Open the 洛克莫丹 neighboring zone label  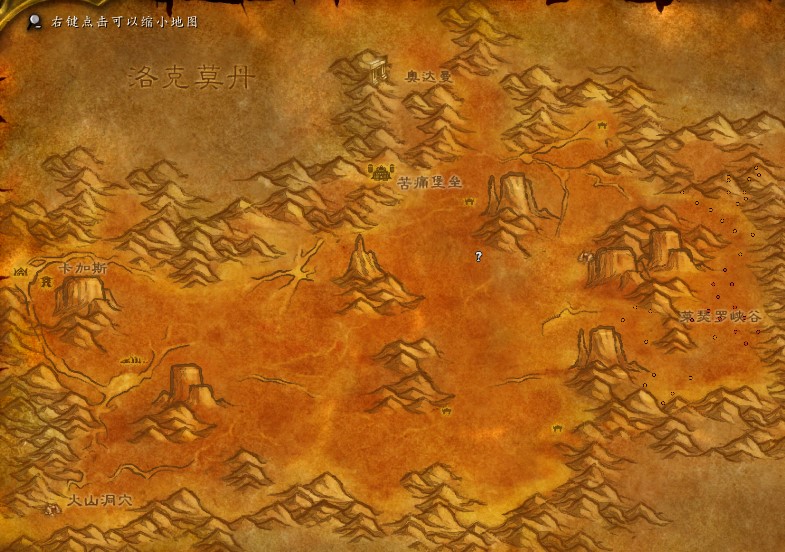[192, 78]
